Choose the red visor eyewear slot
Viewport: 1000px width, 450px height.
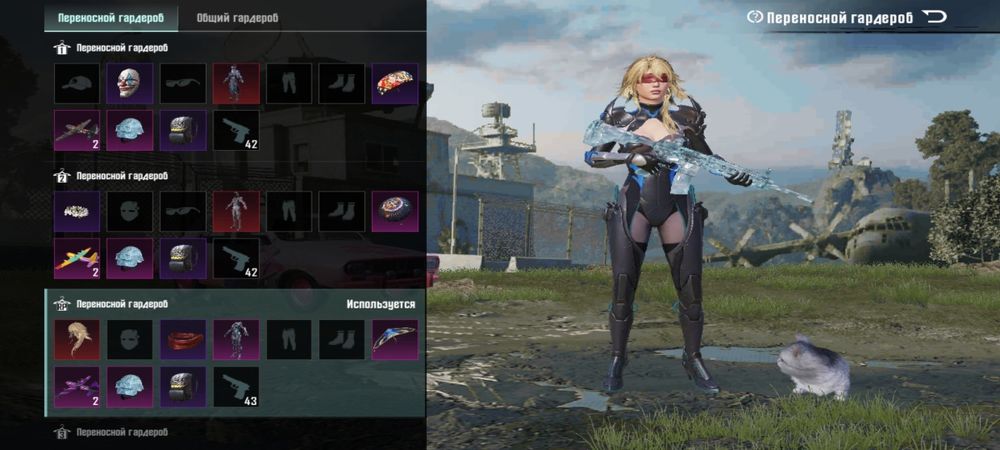click(183, 340)
